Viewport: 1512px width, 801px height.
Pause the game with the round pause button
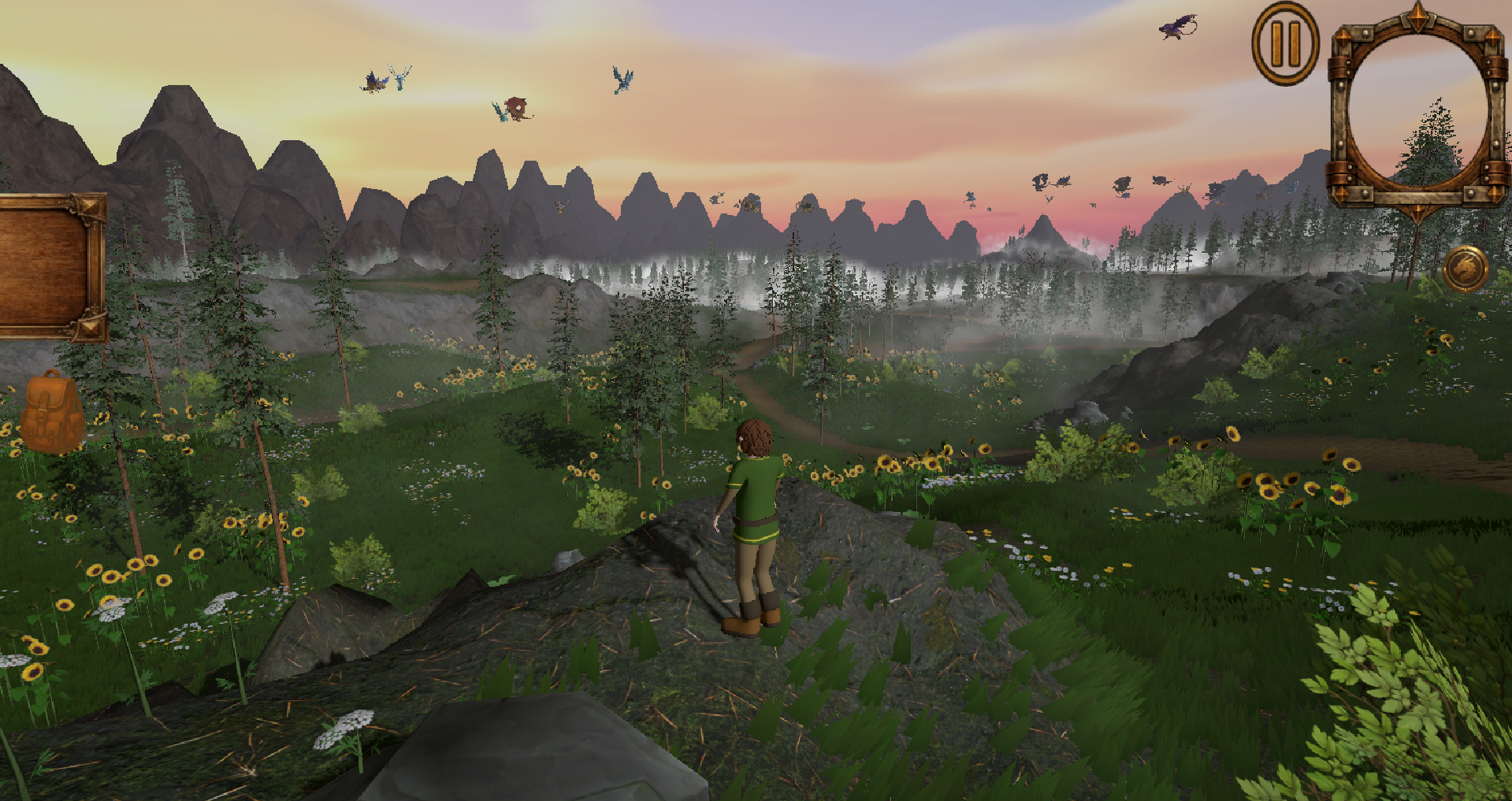1285,44
